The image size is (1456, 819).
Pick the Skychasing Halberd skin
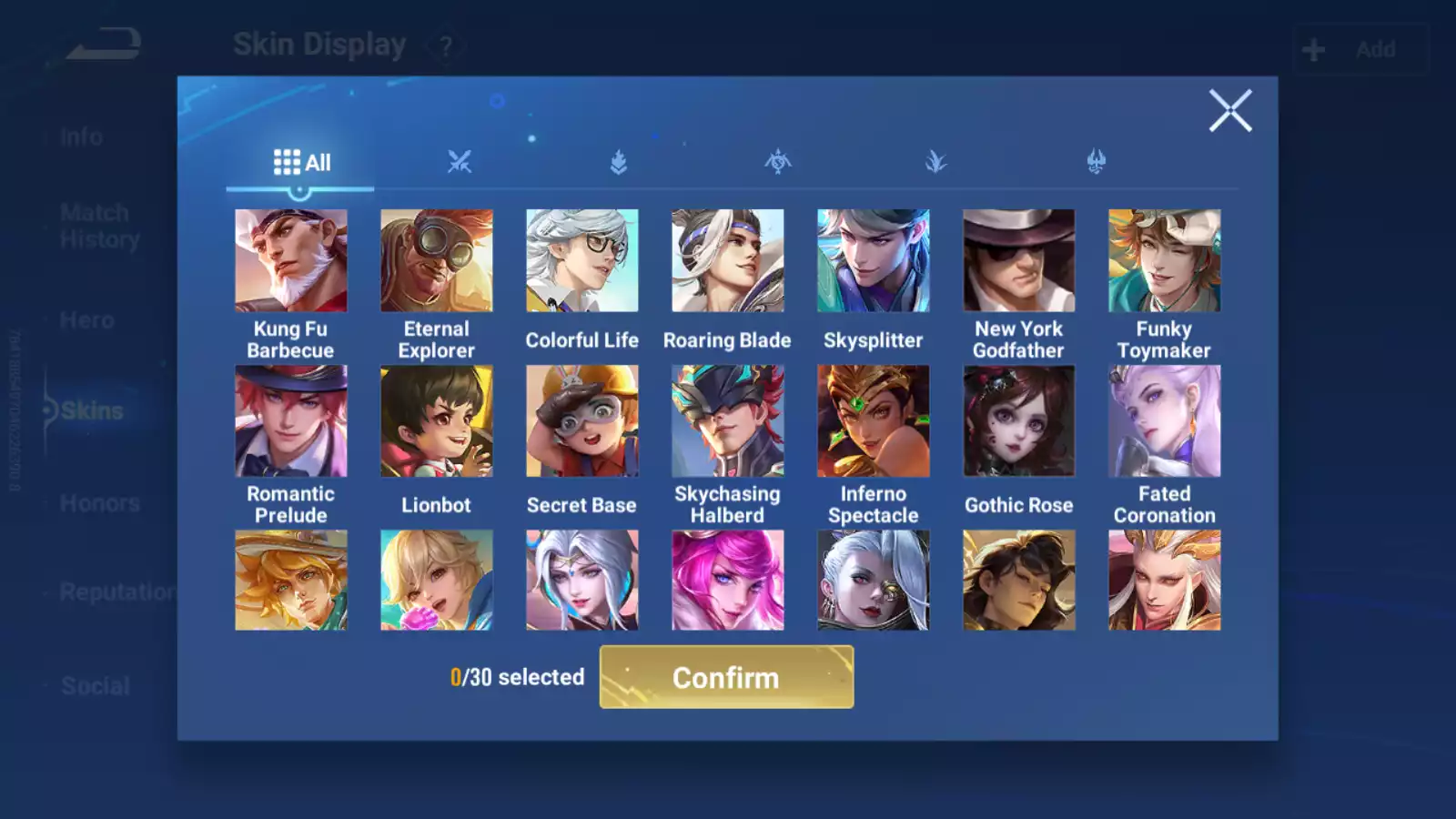pyautogui.click(x=727, y=421)
